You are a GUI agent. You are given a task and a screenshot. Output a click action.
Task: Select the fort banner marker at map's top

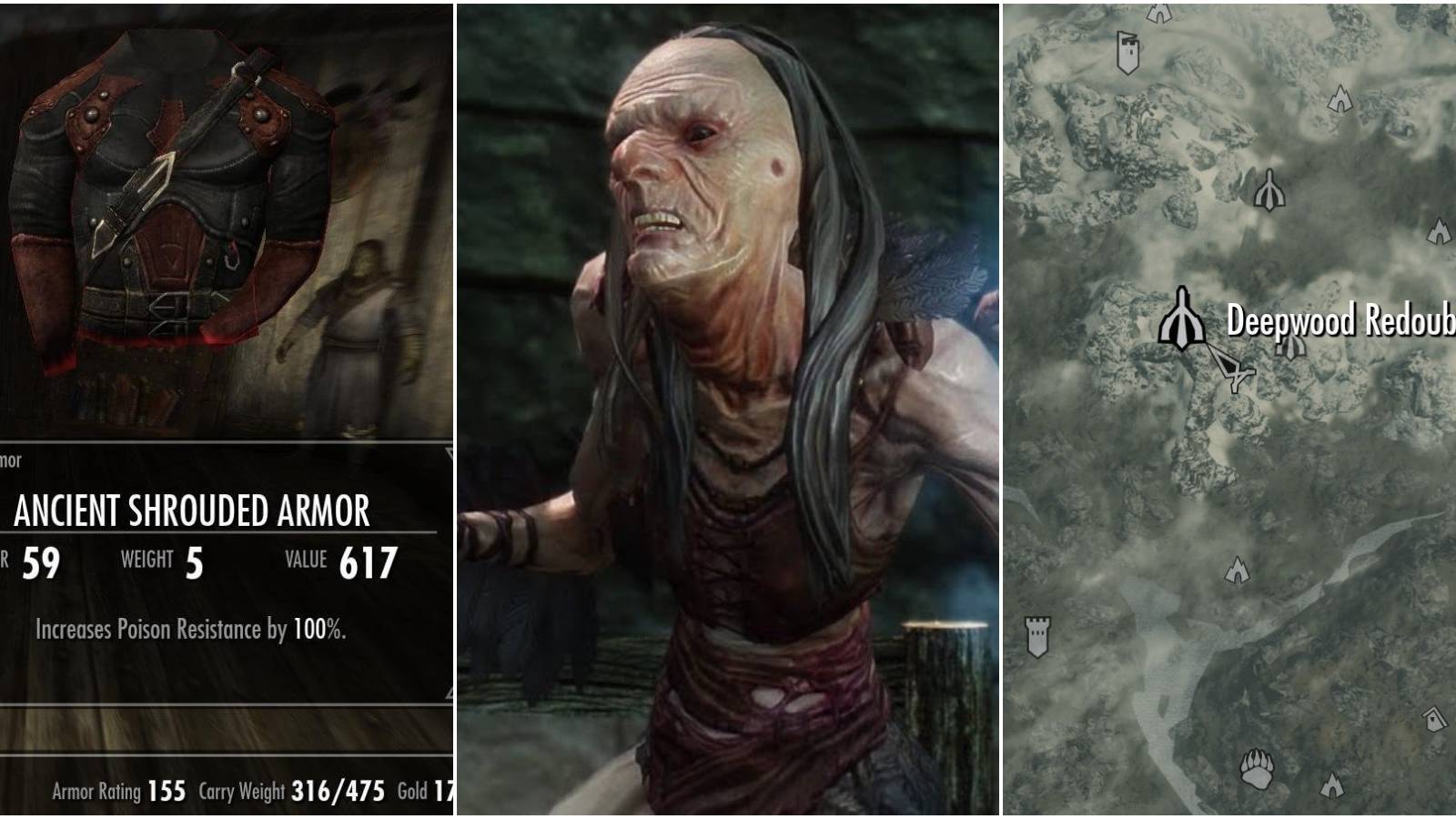(1127, 52)
